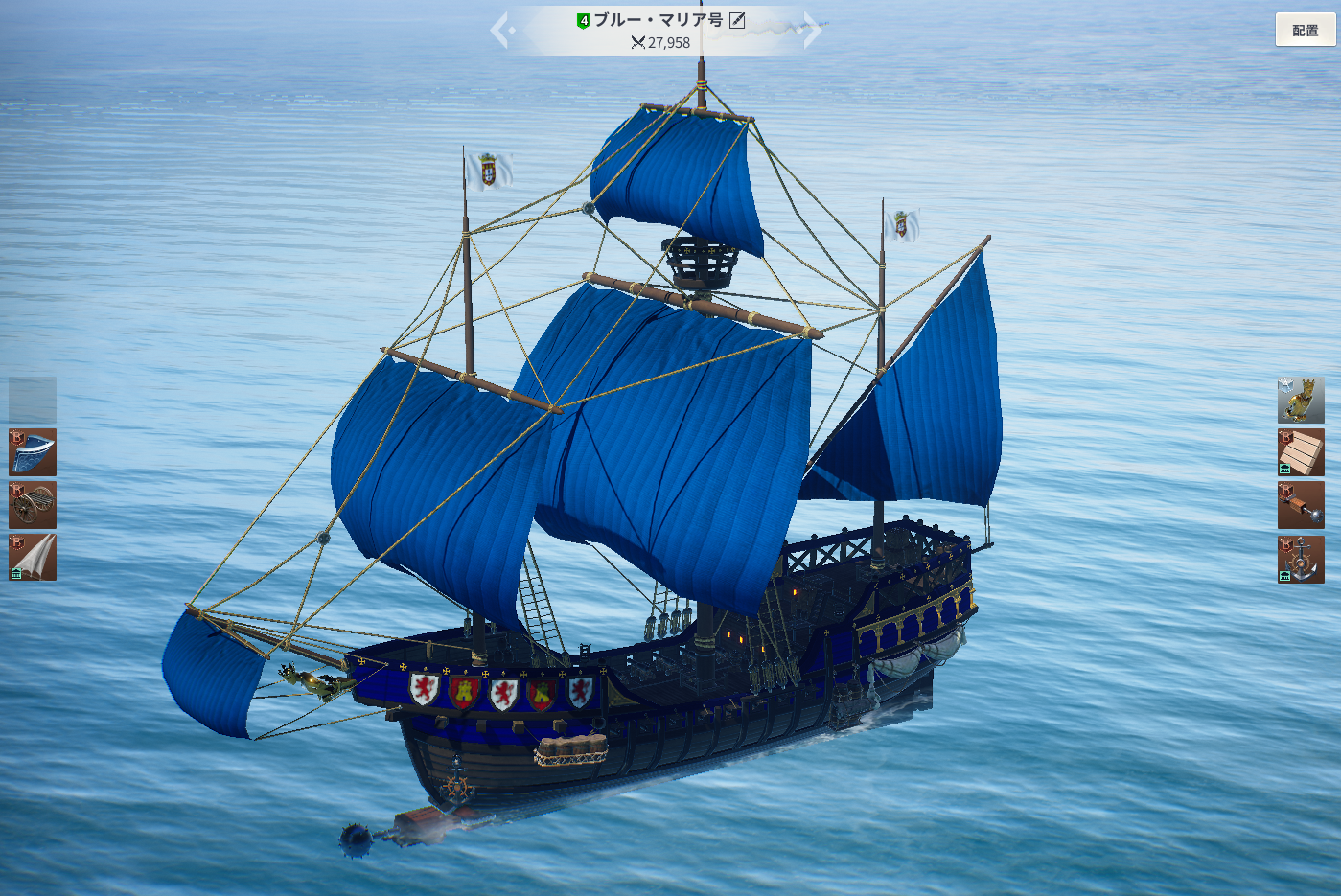Viewport: 1341px width, 896px height.
Task: Edit the ship name ブルー・マリア号
Action: (737, 20)
